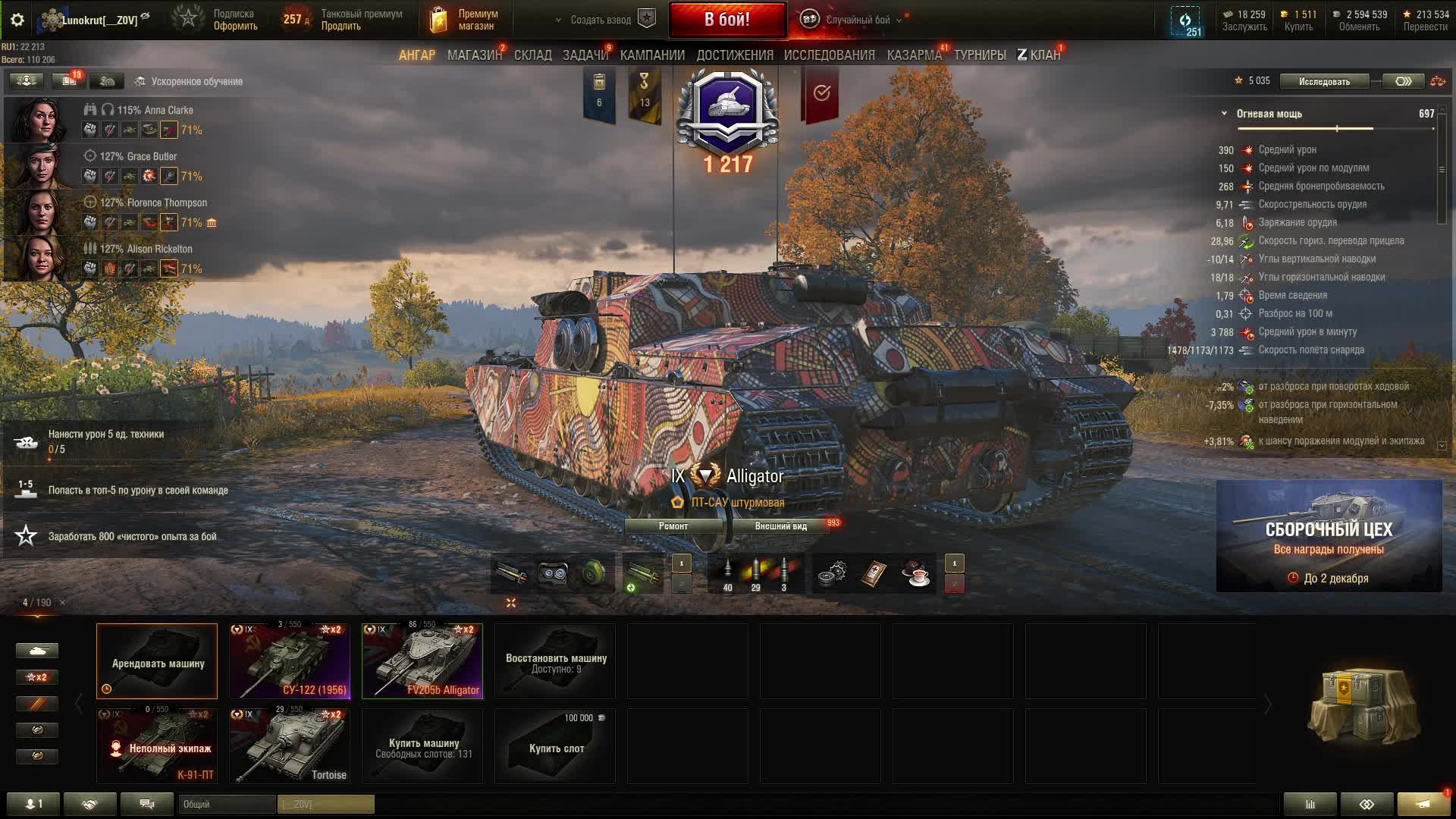1456x819 pixels.
Task: Open the Сборочный цех banner
Action: coord(1329,535)
